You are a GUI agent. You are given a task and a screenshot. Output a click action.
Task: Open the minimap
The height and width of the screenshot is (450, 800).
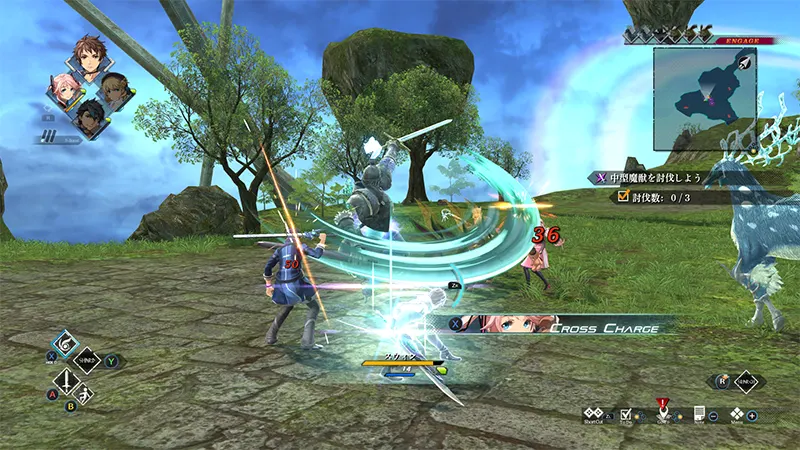pos(704,86)
